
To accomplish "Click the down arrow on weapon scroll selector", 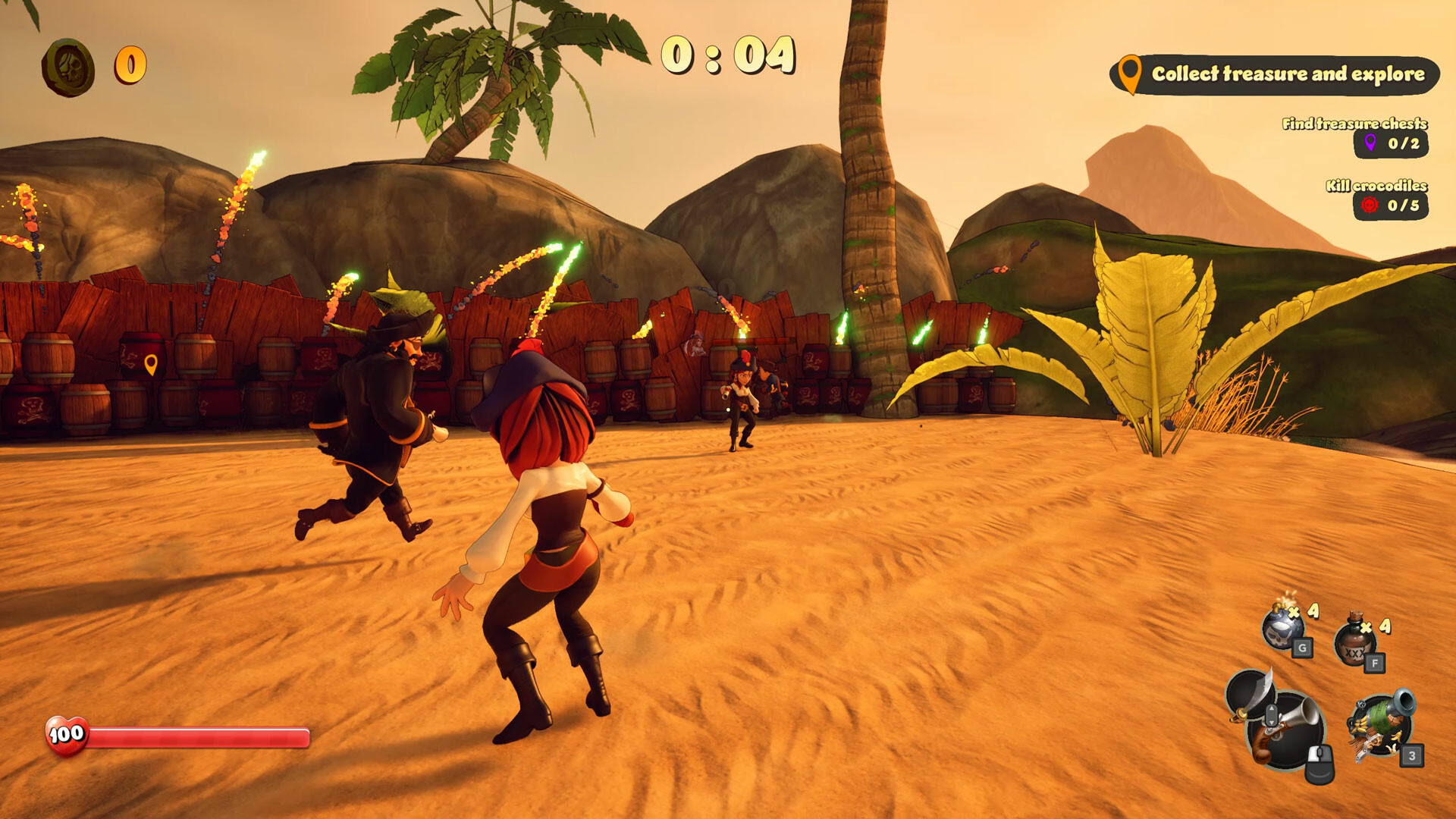I will pyautogui.click(x=1272, y=723).
